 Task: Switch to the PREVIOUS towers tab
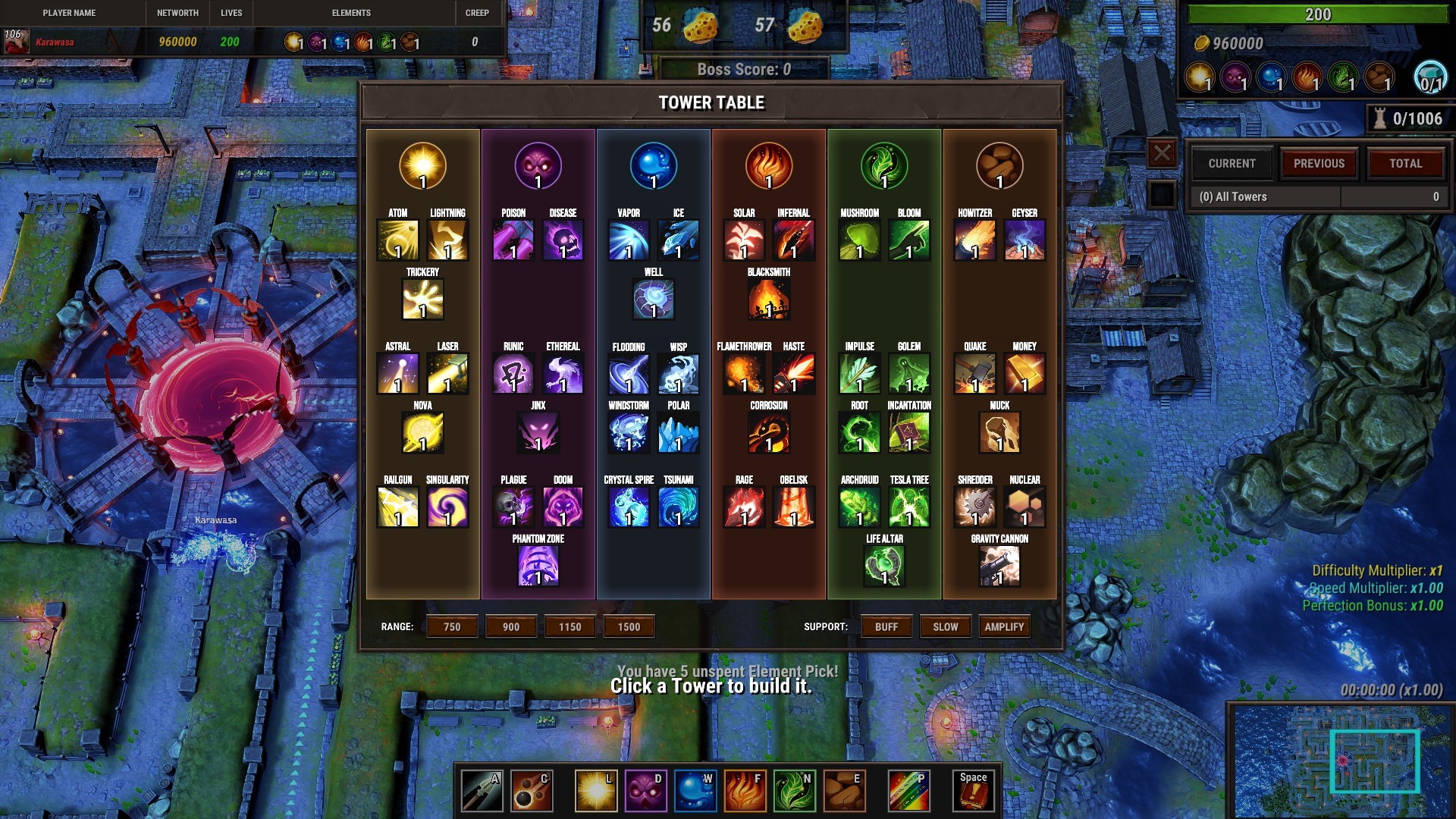coord(1319,163)
